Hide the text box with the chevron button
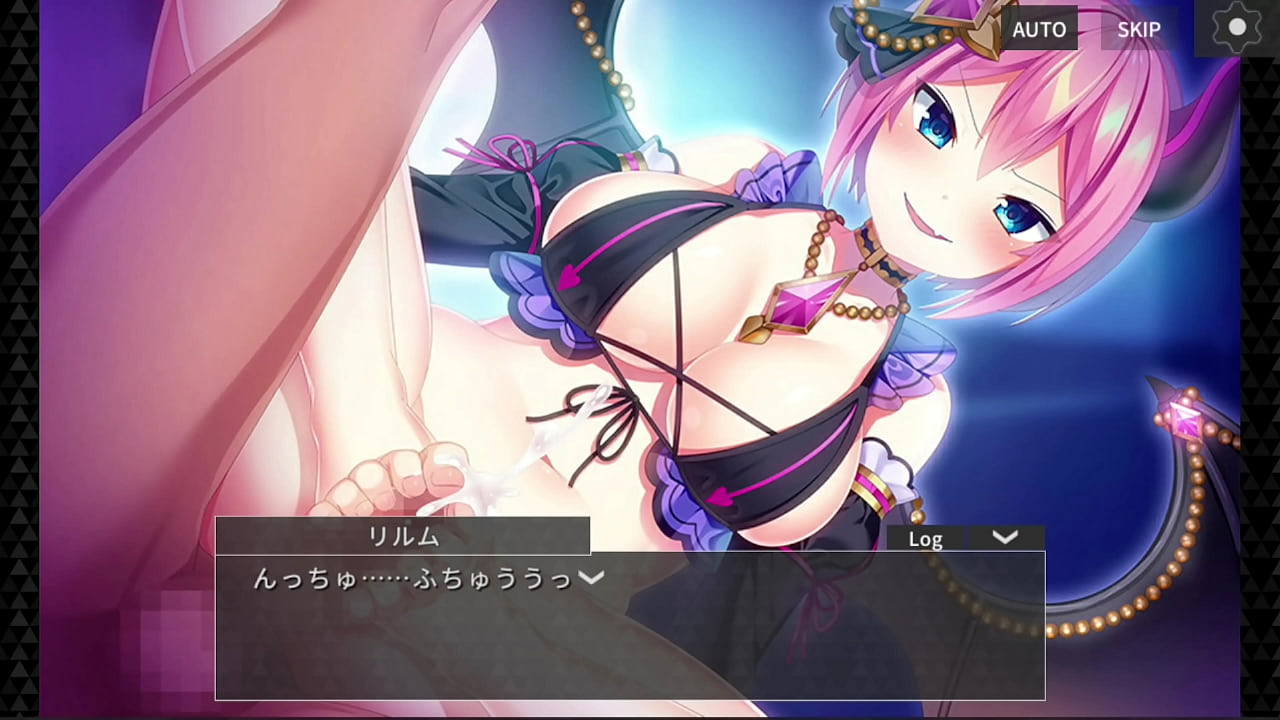 point(1005,538)
